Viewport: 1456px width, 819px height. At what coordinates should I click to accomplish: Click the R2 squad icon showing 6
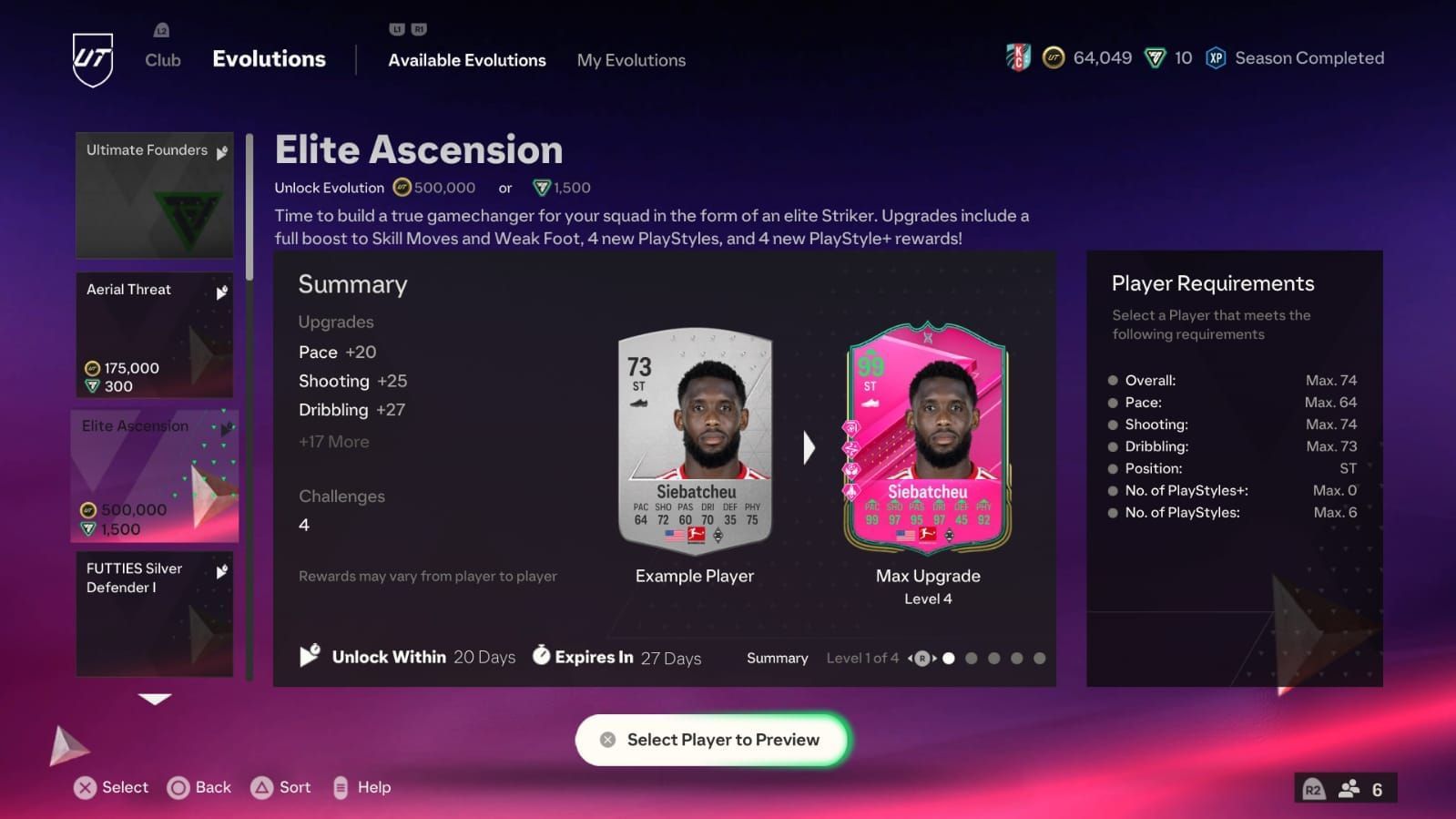tap(1347, 787)
